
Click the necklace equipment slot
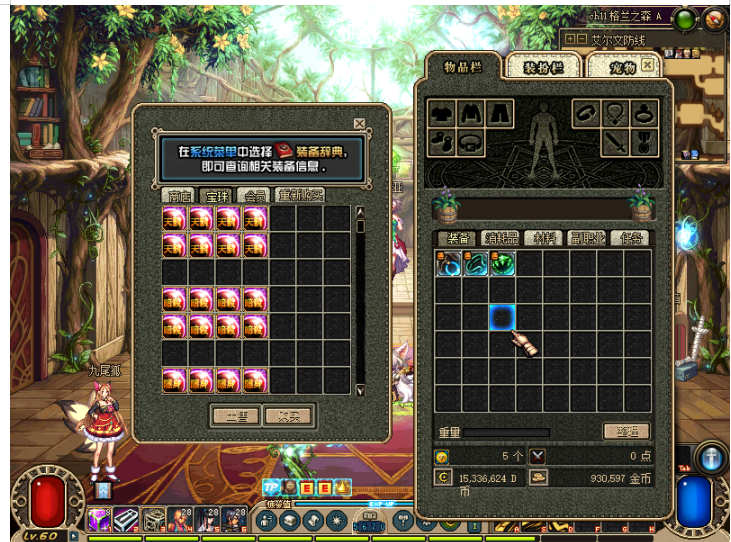click(614, 114)
